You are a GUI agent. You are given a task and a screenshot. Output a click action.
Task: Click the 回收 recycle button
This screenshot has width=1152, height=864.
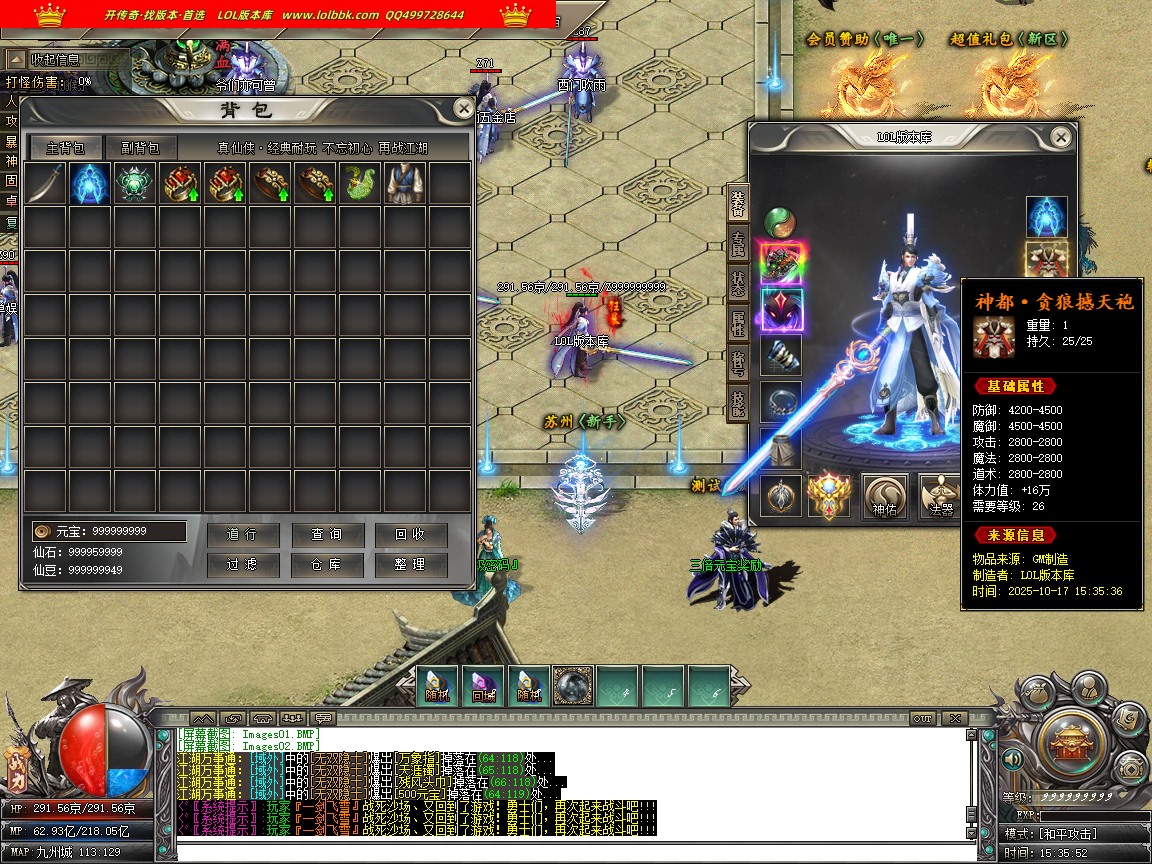(410, 535)
